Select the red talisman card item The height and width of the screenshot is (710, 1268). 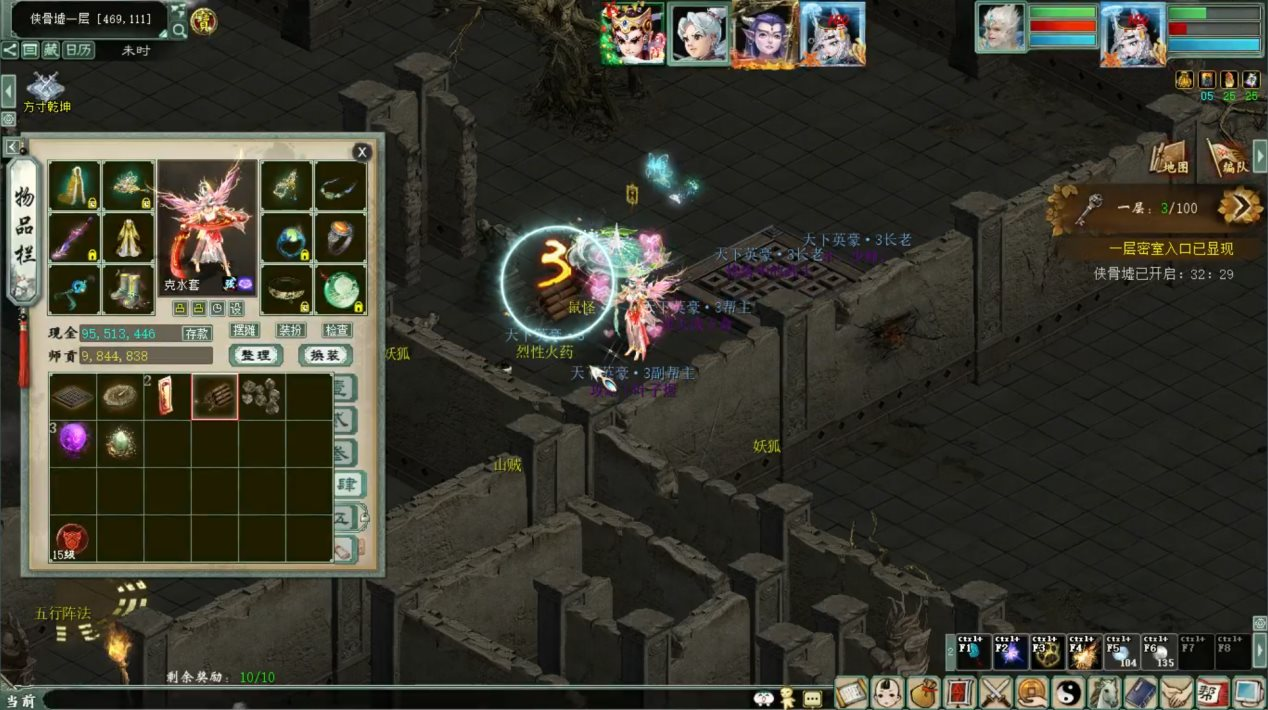[167, 396]
